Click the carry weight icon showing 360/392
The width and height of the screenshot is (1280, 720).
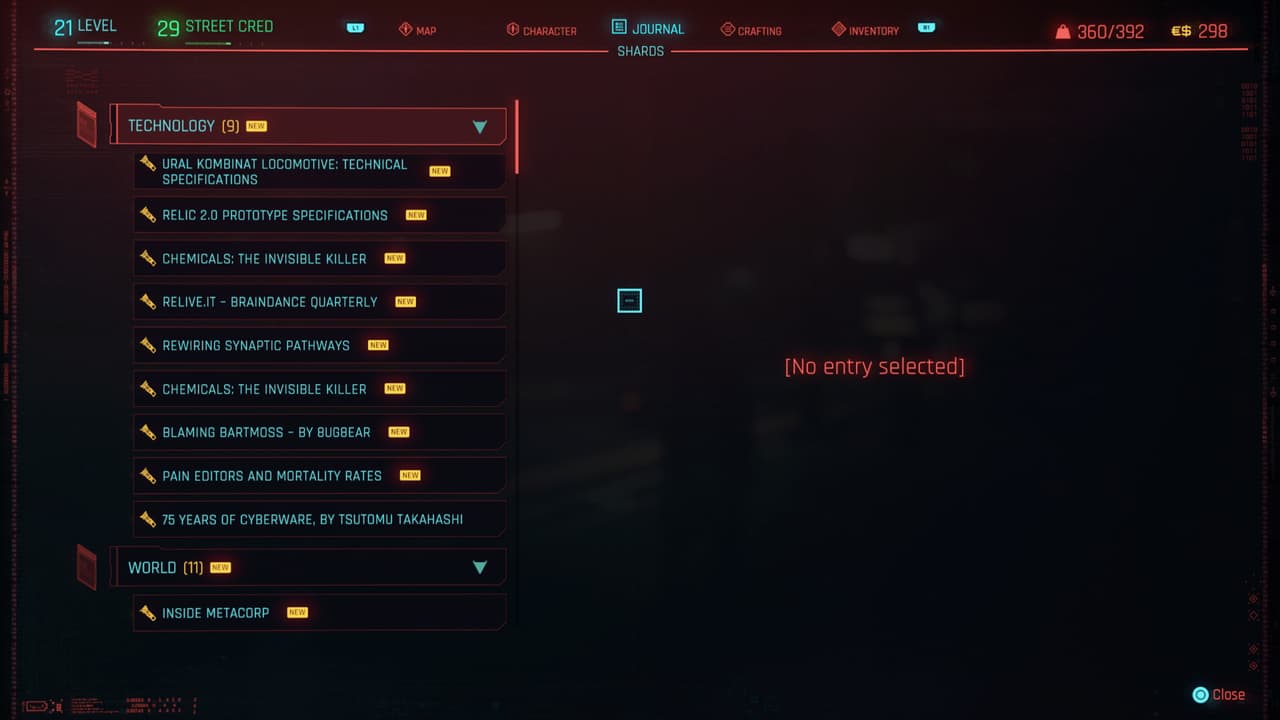(1063, 30)
